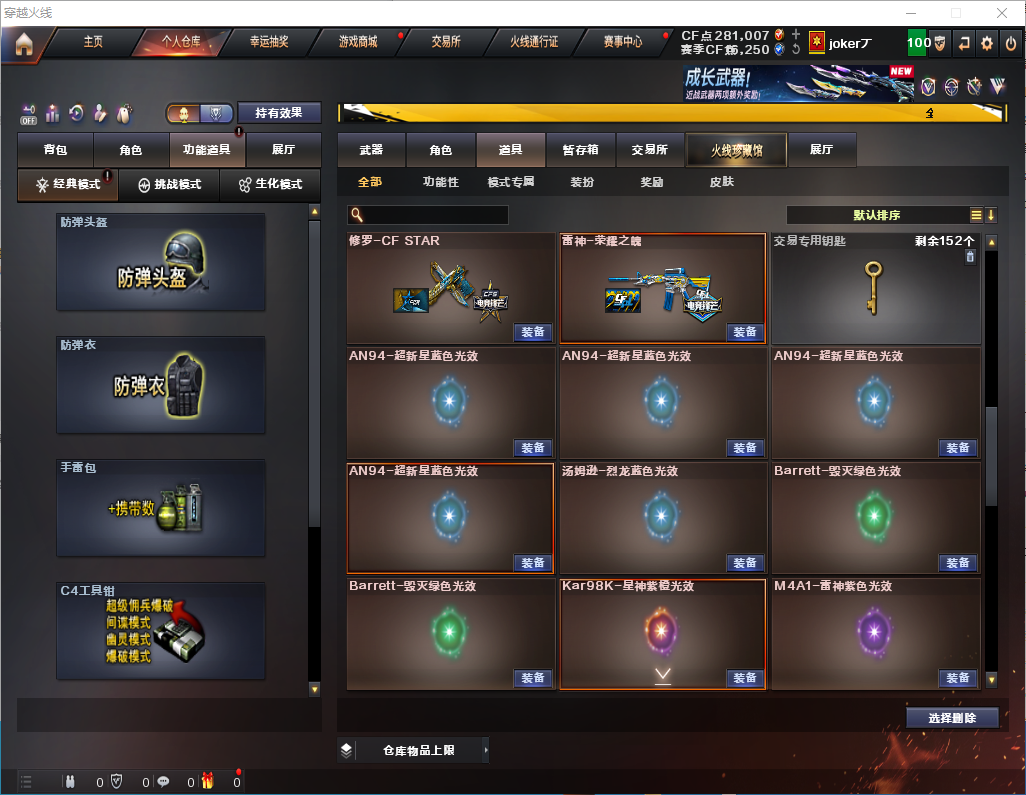Equip the 修罗-CF STAR item

click(x=533, y=332)
